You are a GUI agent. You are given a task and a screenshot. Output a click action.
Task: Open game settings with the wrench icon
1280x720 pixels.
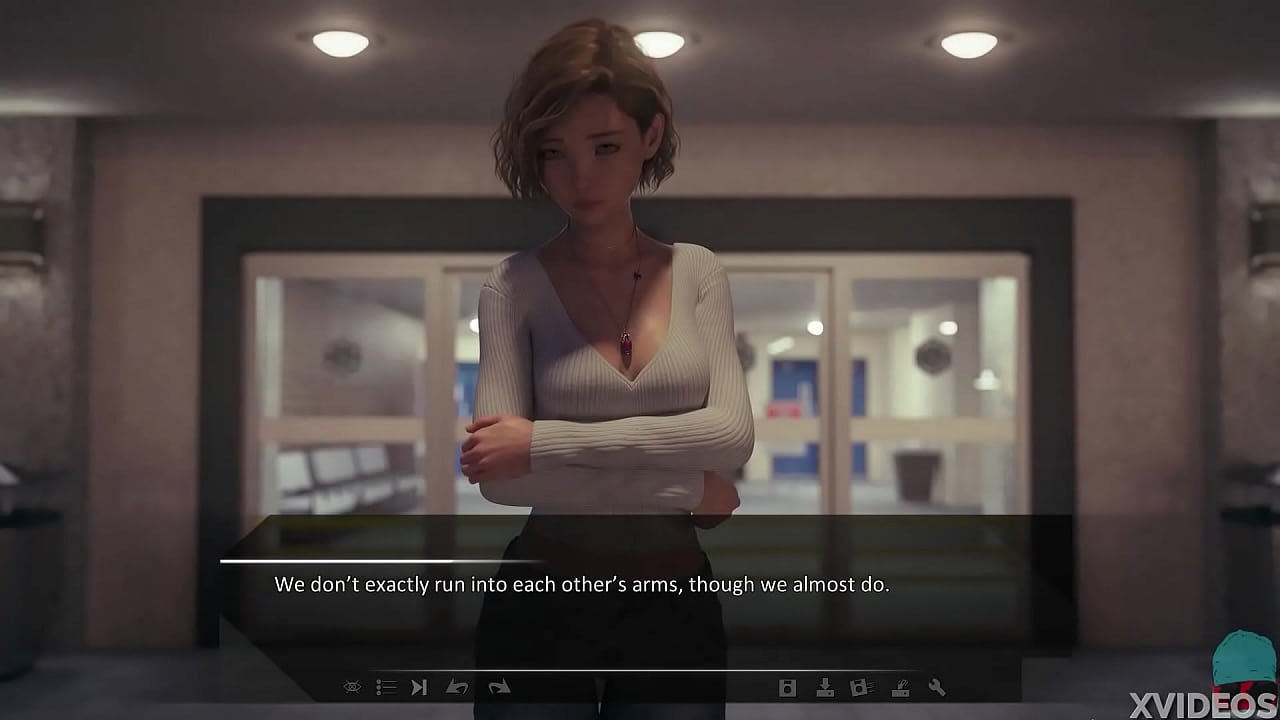coord(938,687)
